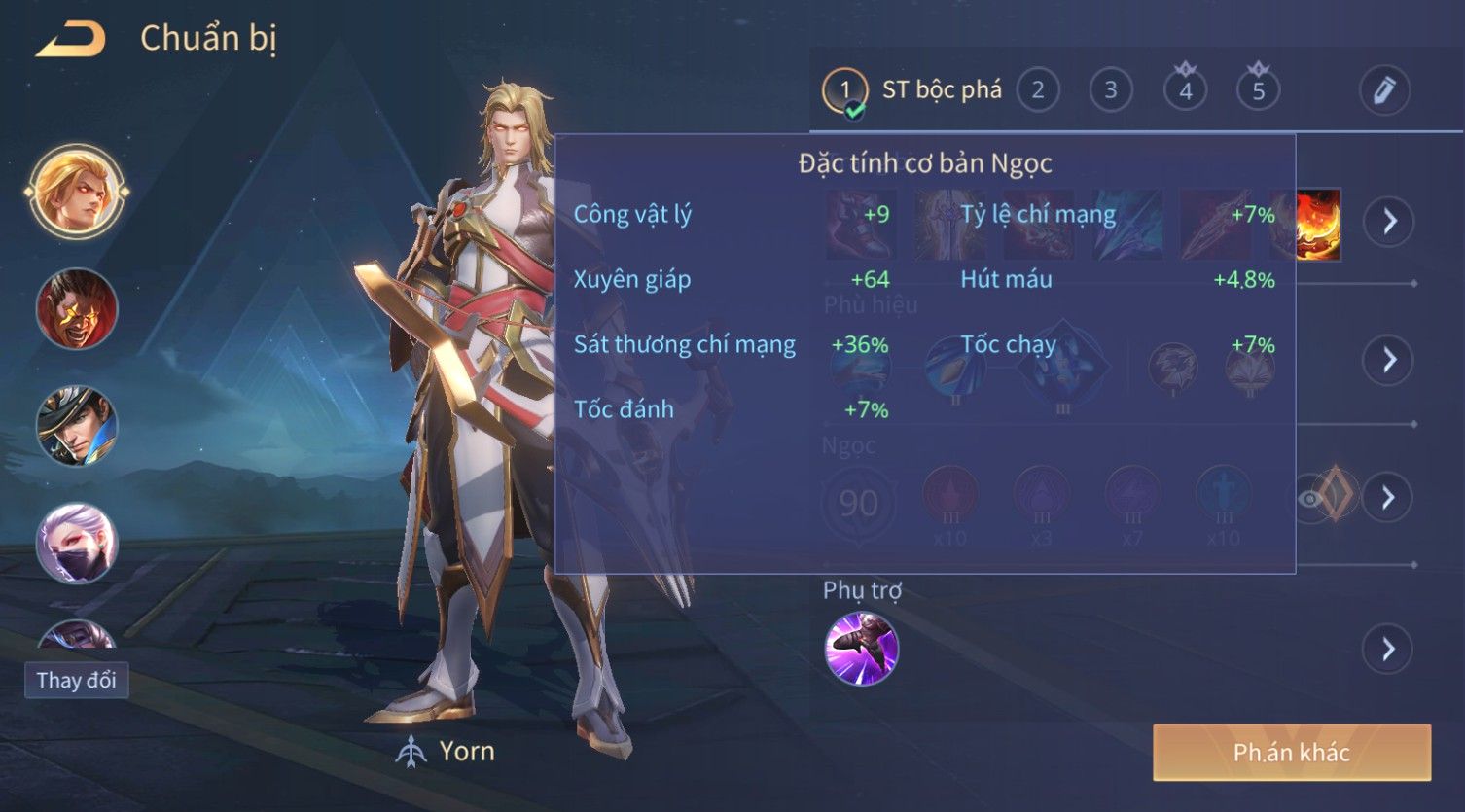
Task: Click the Ph.án khác button
Action: point(1291,752)
